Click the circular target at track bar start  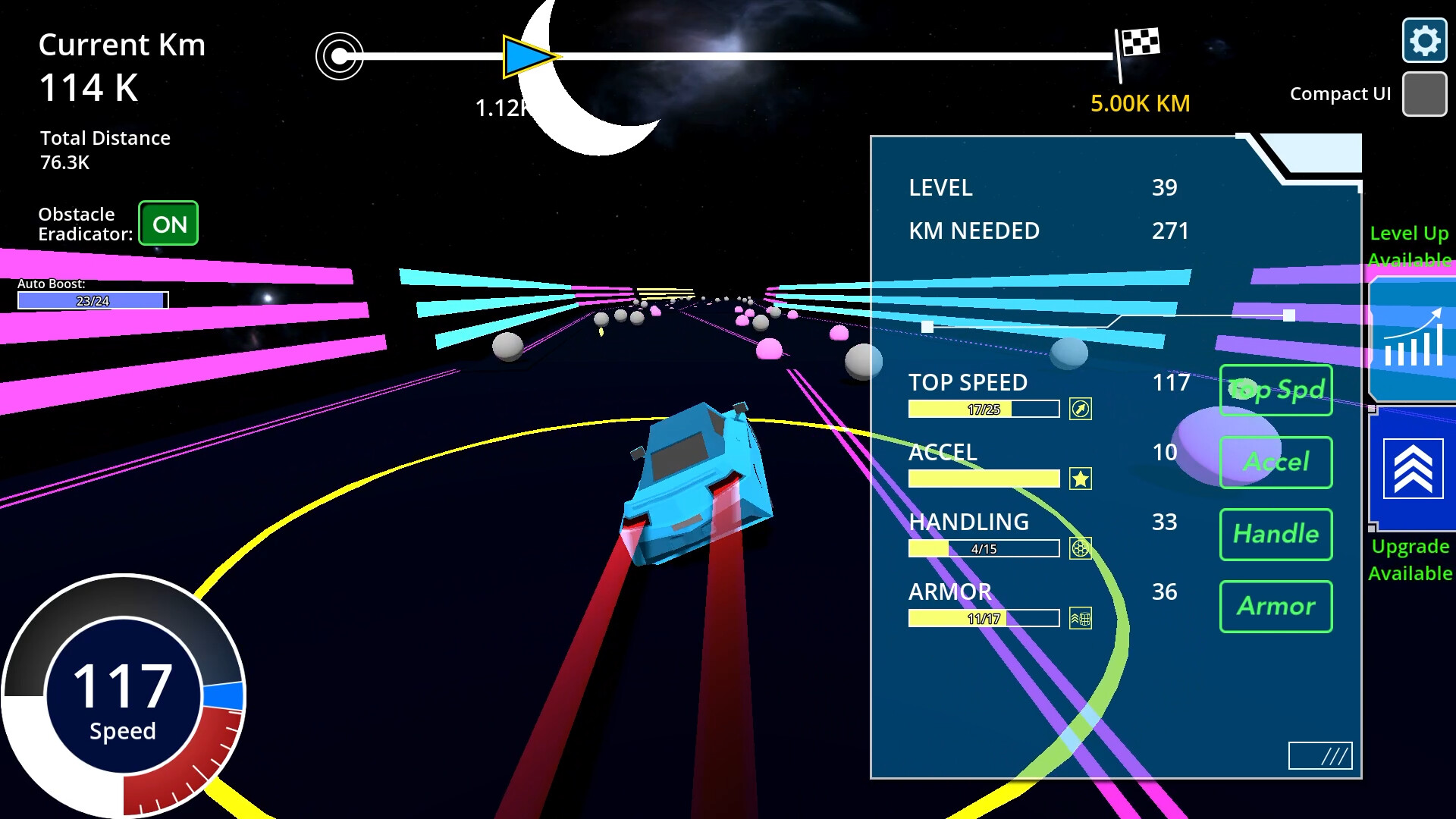coord(338,55)
